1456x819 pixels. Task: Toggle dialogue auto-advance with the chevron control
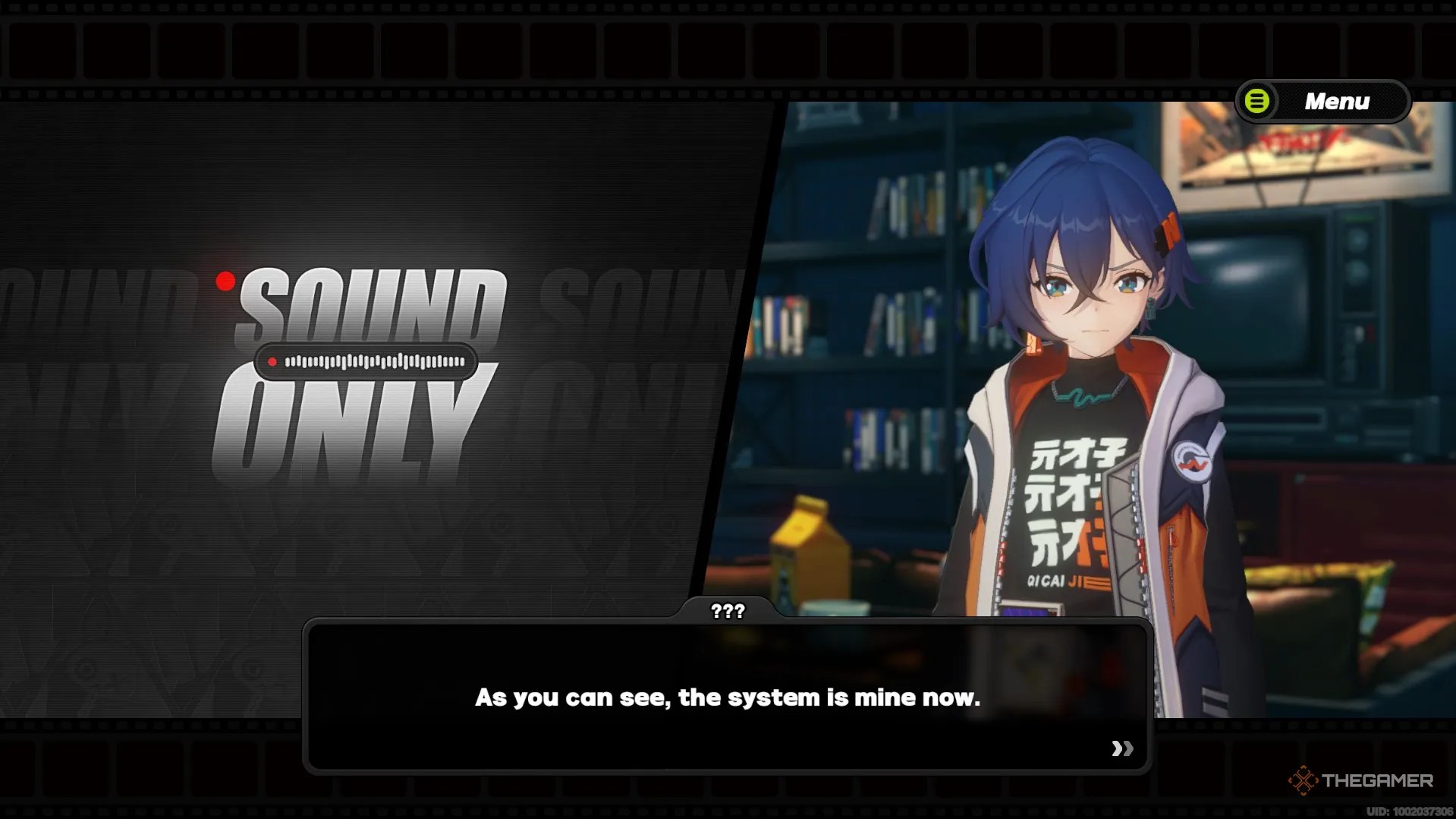point(1121,750)
